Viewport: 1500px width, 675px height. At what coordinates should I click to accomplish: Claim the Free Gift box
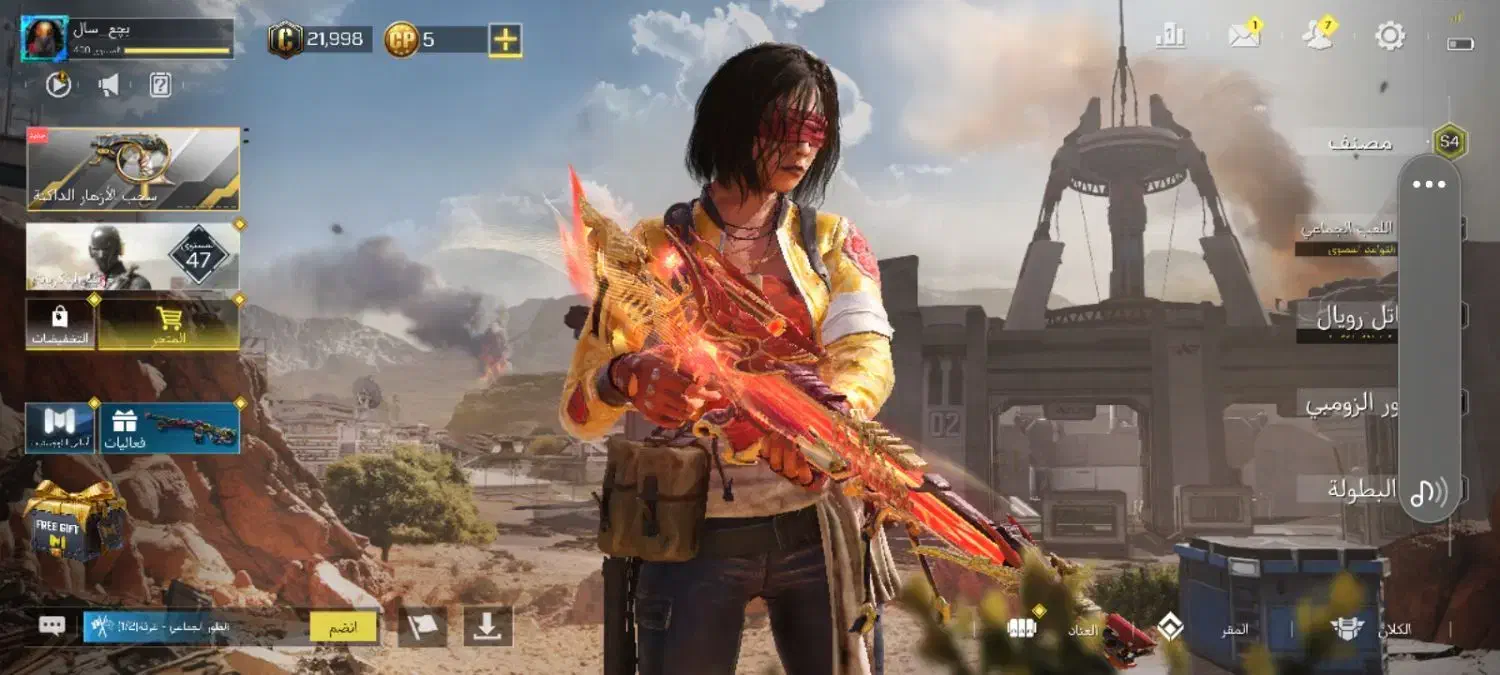click(x=73, y=520)
